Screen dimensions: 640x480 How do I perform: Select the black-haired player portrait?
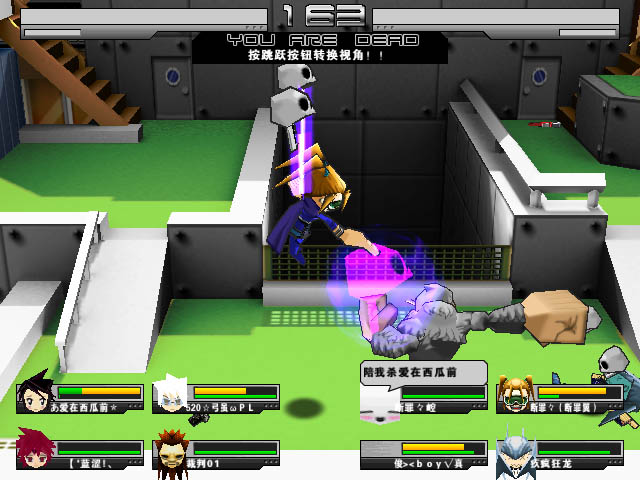pyautogui.click(x=36, y=395)
